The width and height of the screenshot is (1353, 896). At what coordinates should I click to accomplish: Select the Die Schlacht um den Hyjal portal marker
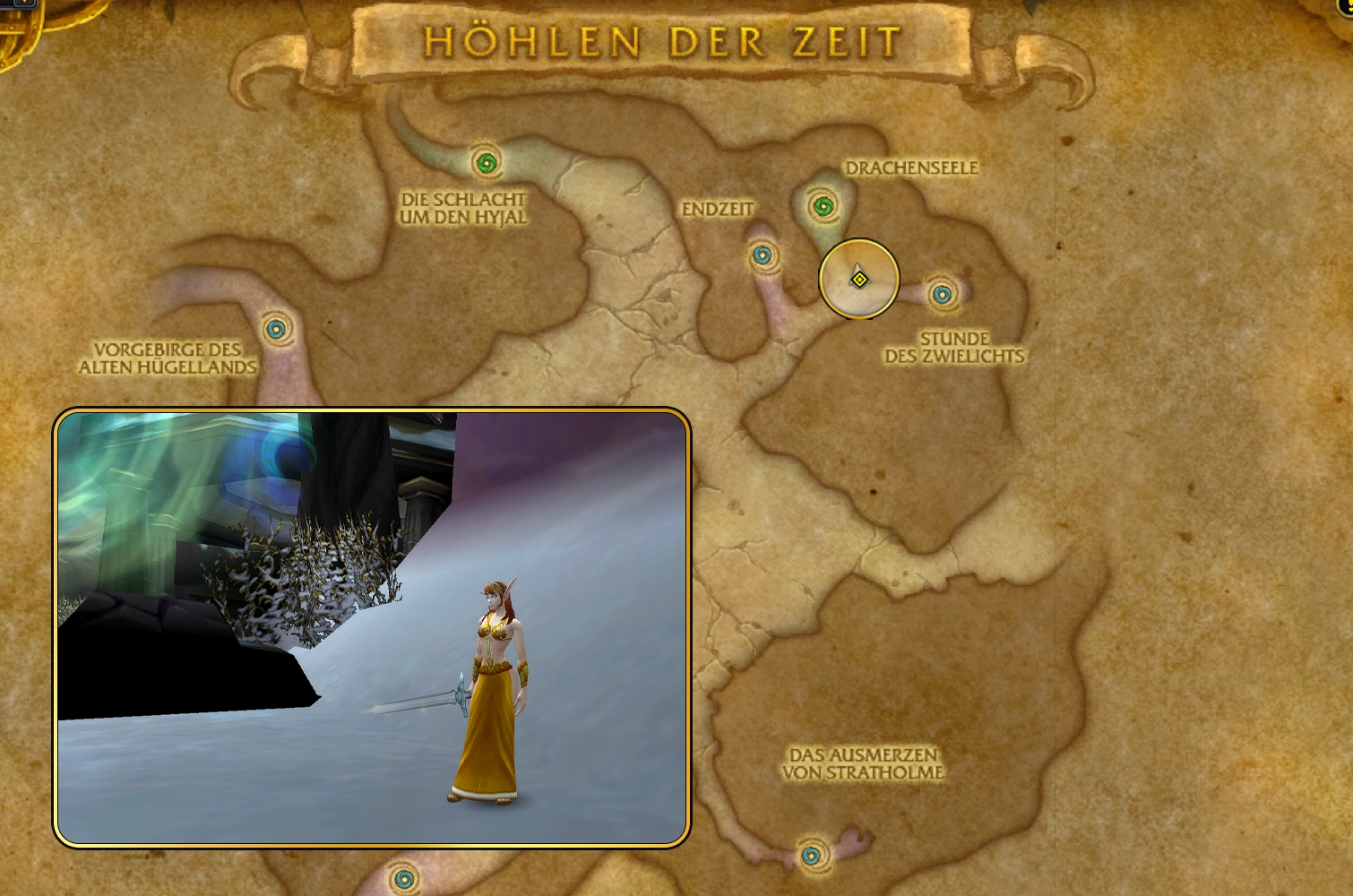[486, 163]
